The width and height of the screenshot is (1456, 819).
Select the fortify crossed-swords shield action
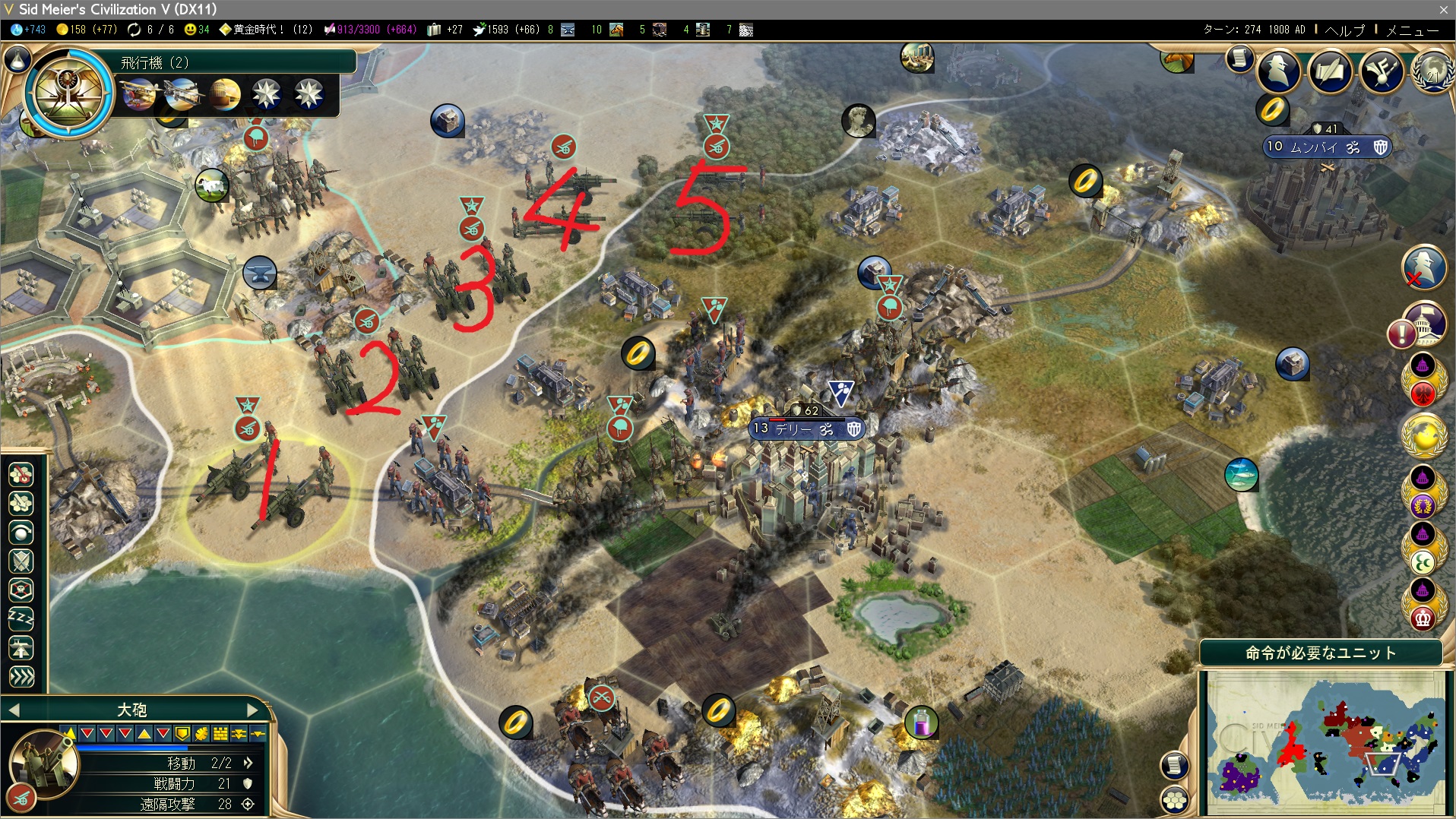pyautogui.click(x=21, y=561)
